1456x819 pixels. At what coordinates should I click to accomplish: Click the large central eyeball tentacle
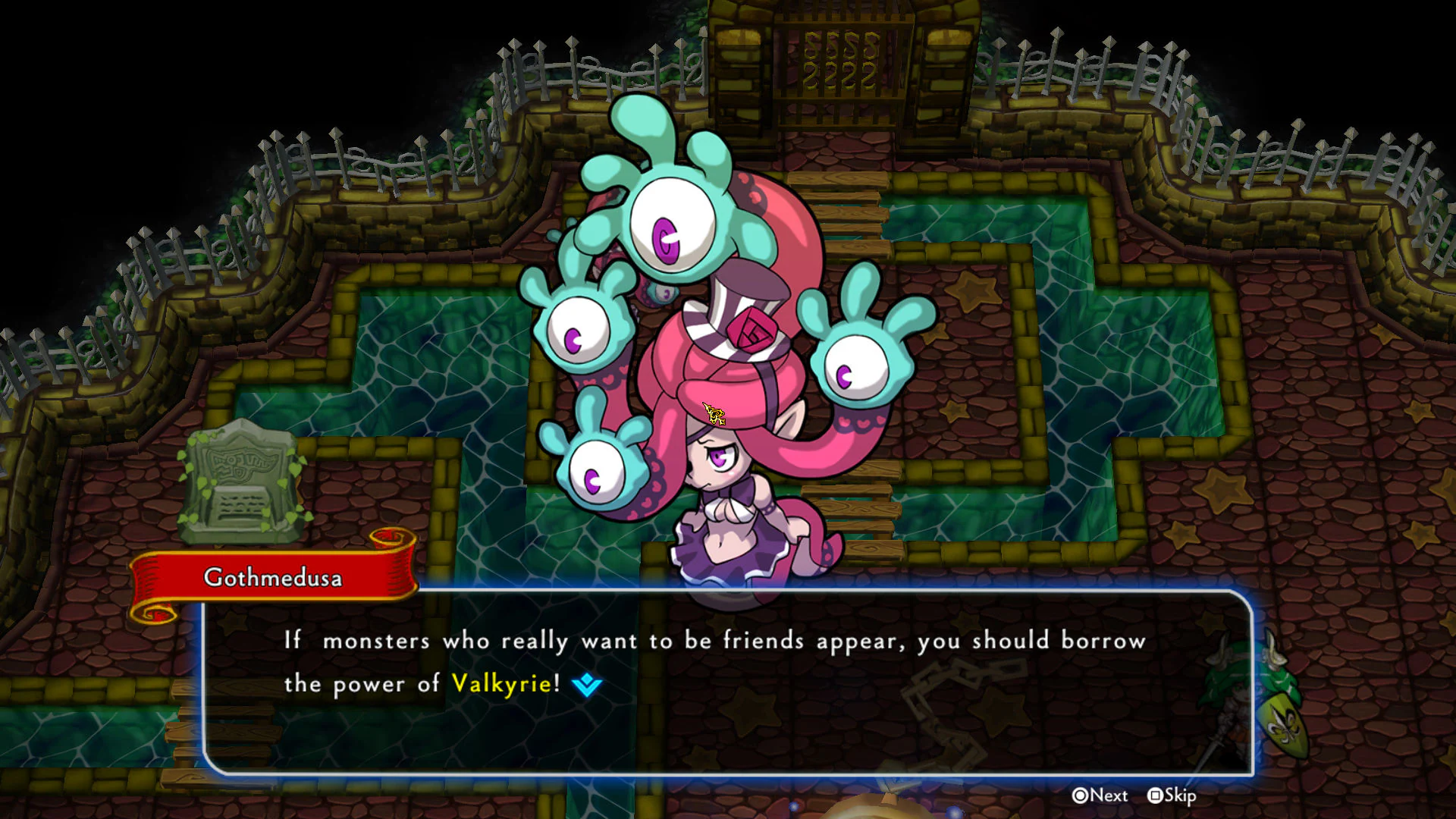click(672, 227)
